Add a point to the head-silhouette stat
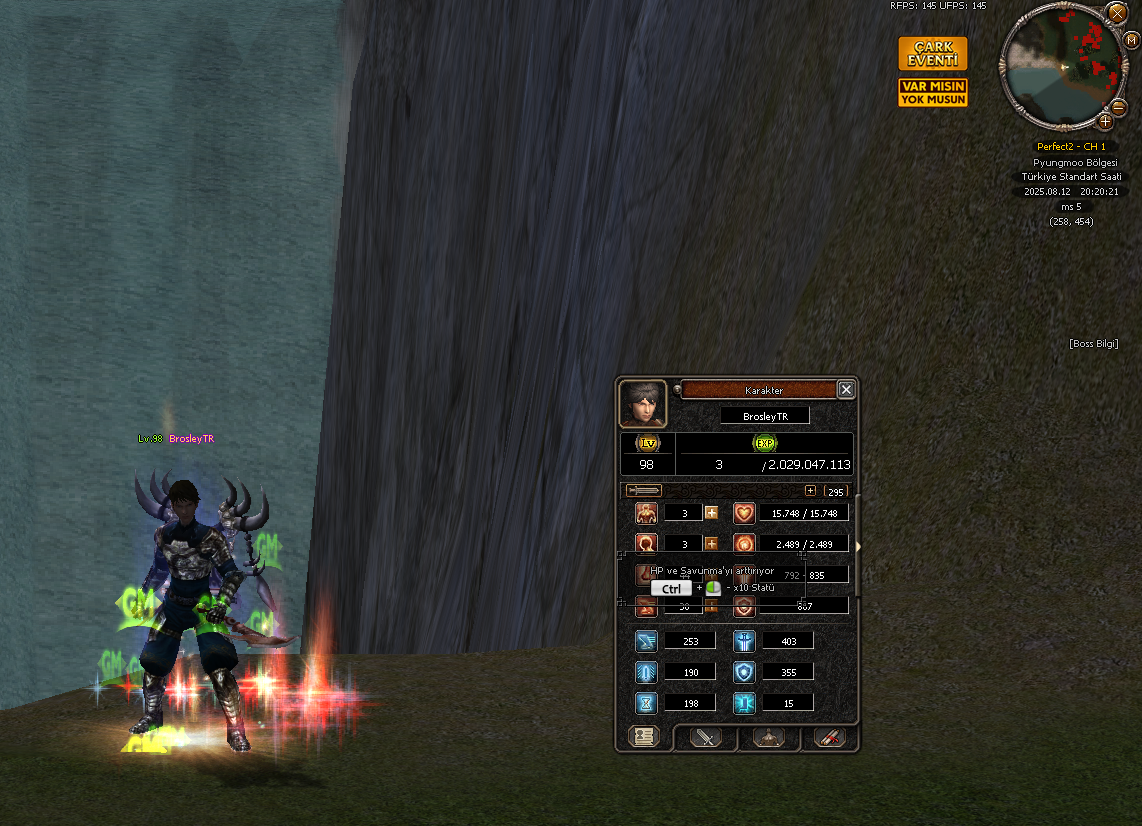The image size is (1142, 826). point(712,544)
